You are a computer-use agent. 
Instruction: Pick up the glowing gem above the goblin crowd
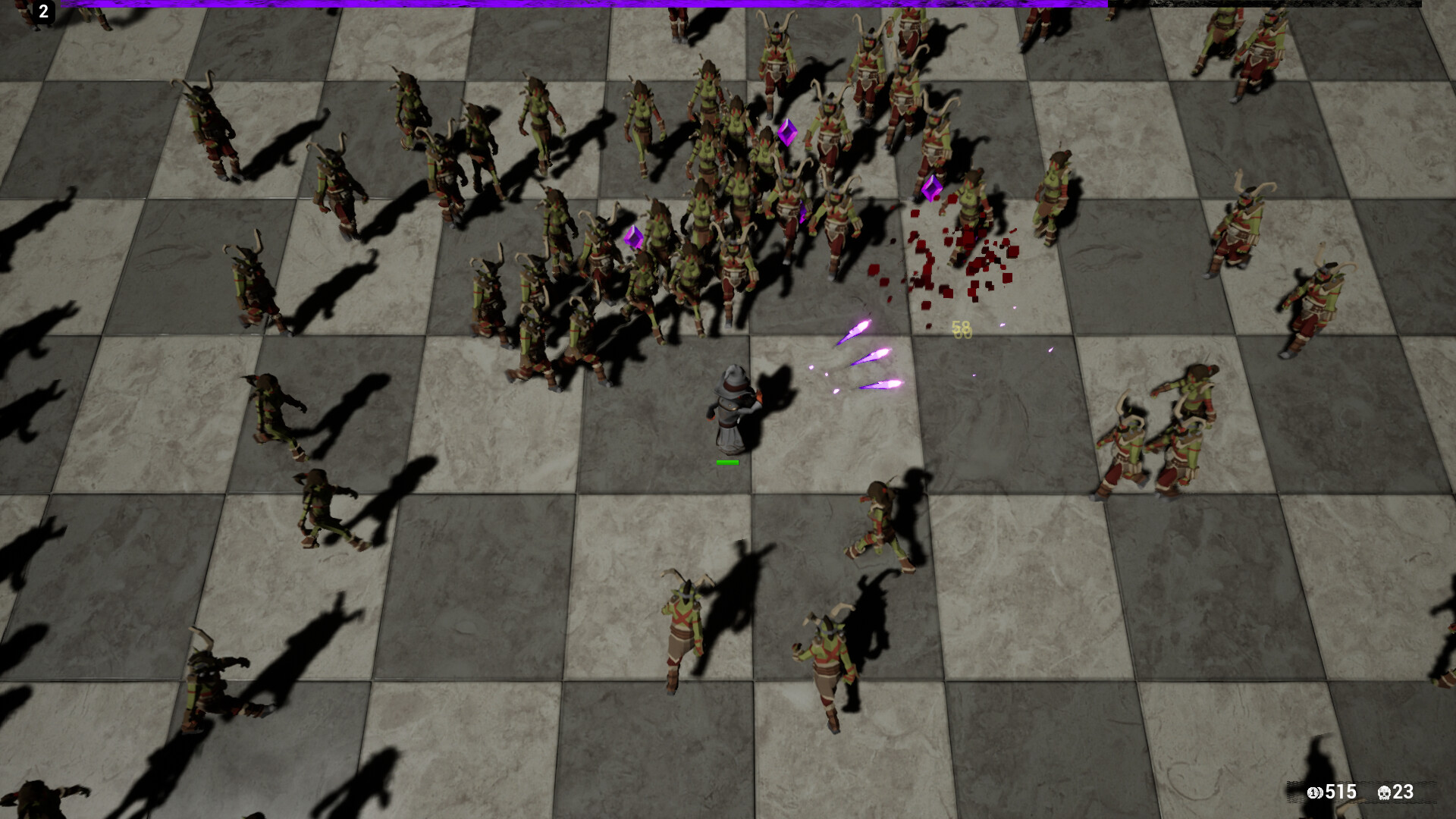tap(789, 133)
